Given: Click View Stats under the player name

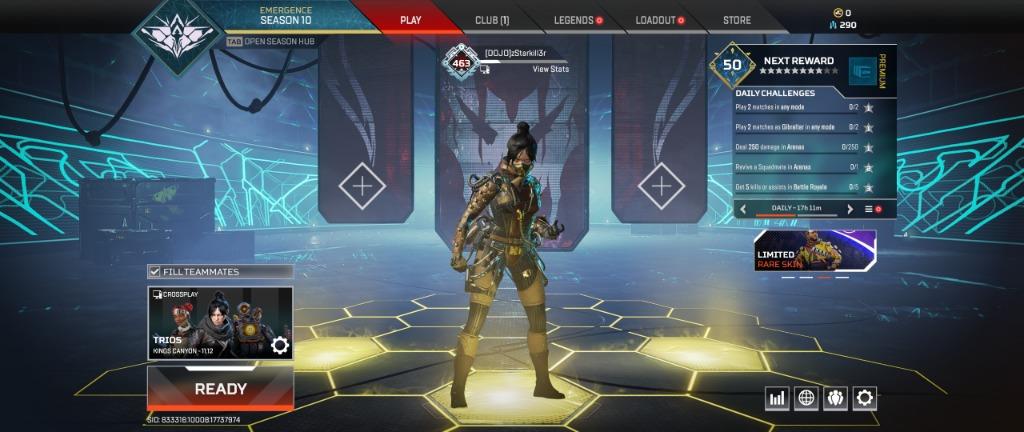Looking at the screenshot, I should pos(550,69).
